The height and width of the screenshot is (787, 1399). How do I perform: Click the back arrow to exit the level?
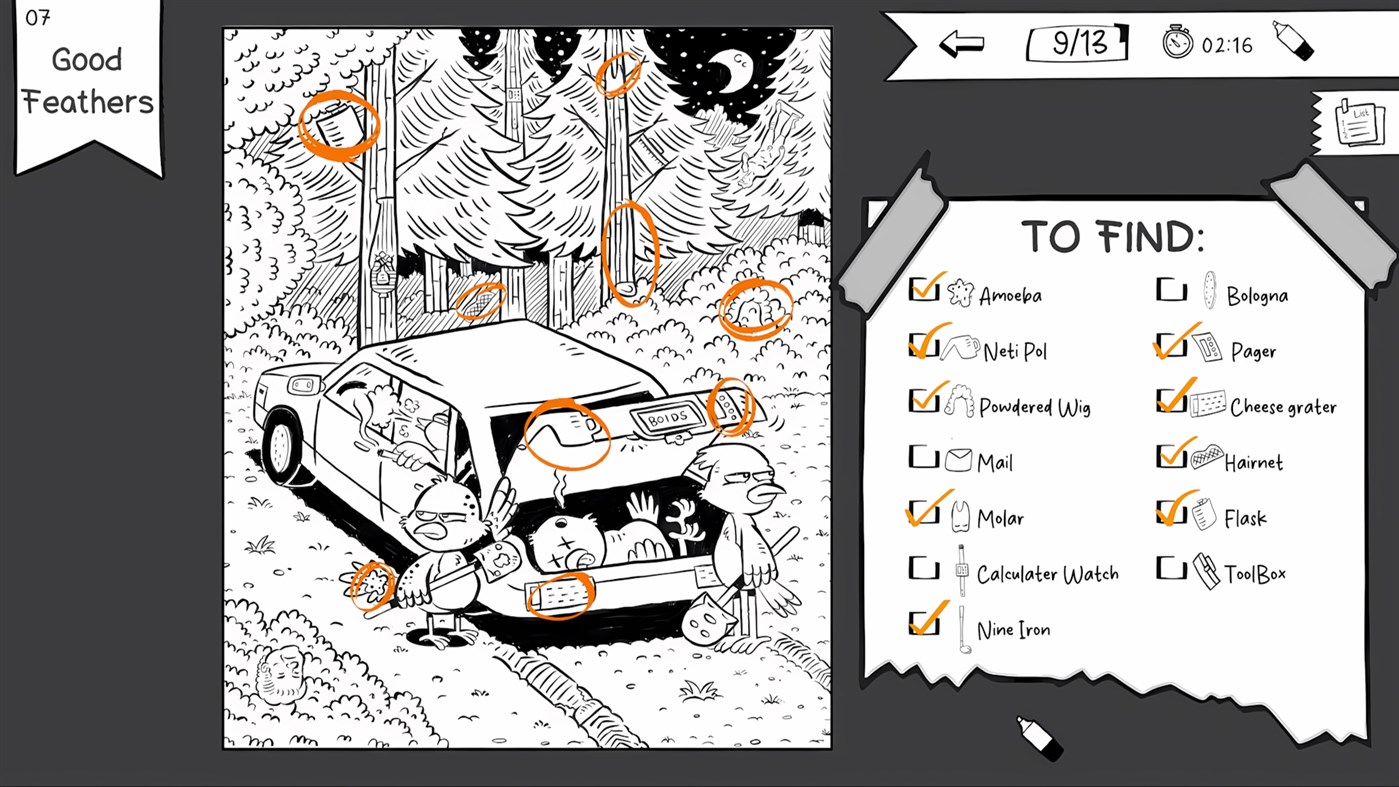click(962, 42)
